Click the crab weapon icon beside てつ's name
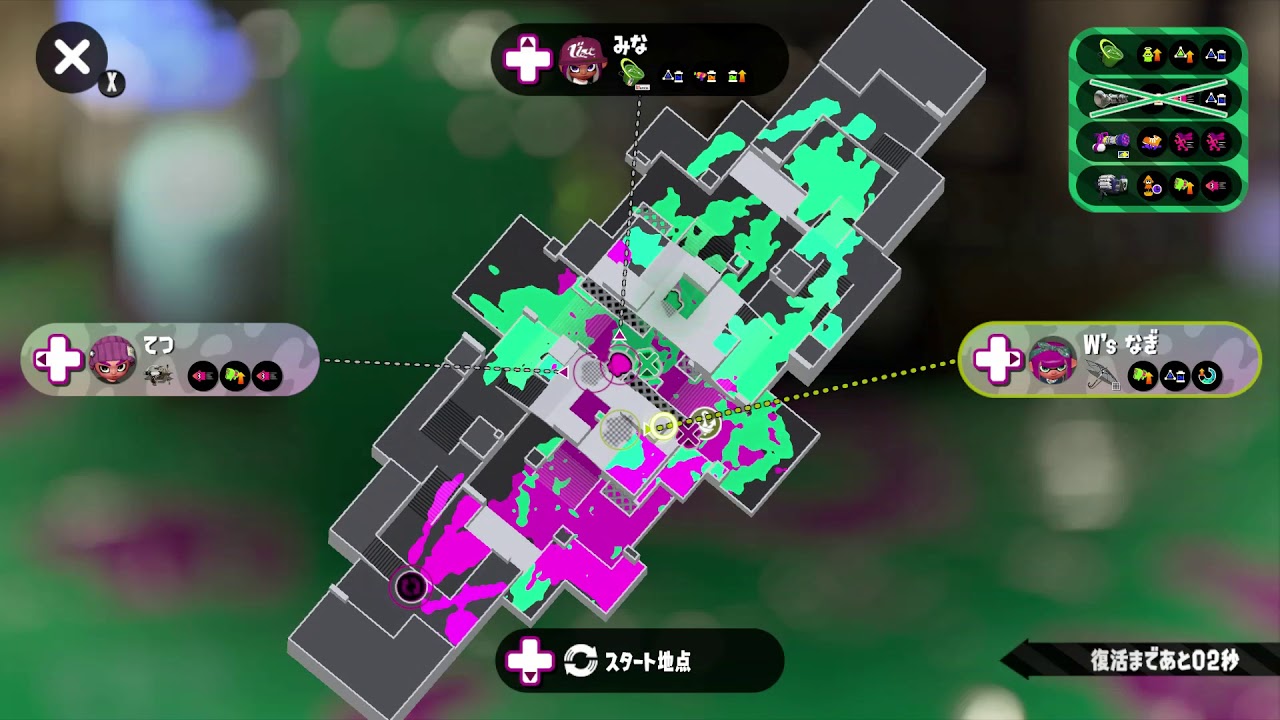Viewport: 1280px width, 720px height. click(158, 375)
